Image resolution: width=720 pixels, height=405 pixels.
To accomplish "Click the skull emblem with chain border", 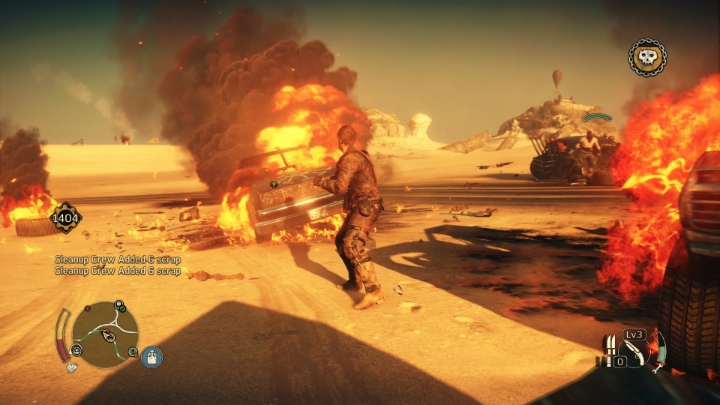I will [x=647, y=57].
